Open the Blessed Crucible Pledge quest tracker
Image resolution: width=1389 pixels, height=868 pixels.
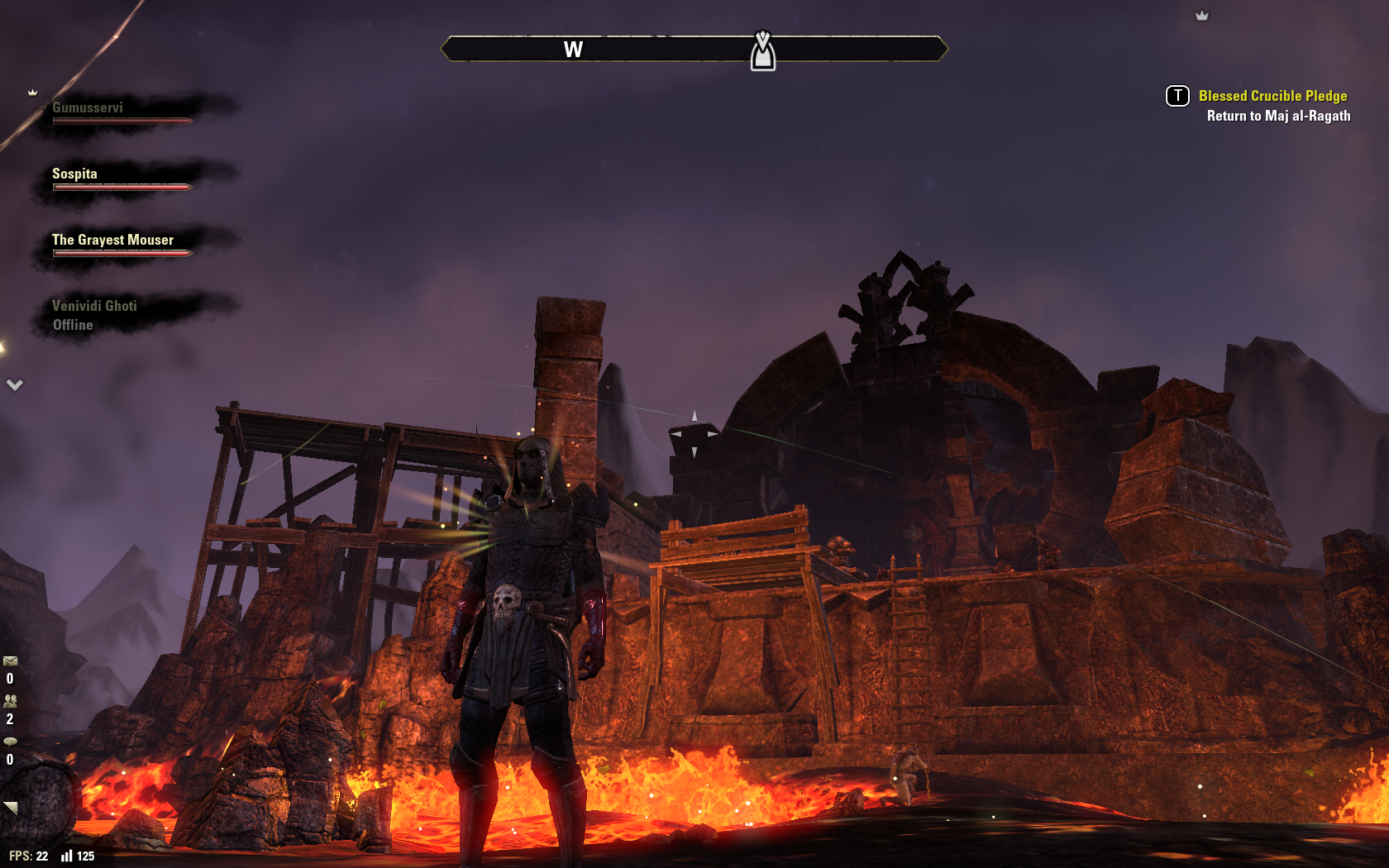[1272, 97]
